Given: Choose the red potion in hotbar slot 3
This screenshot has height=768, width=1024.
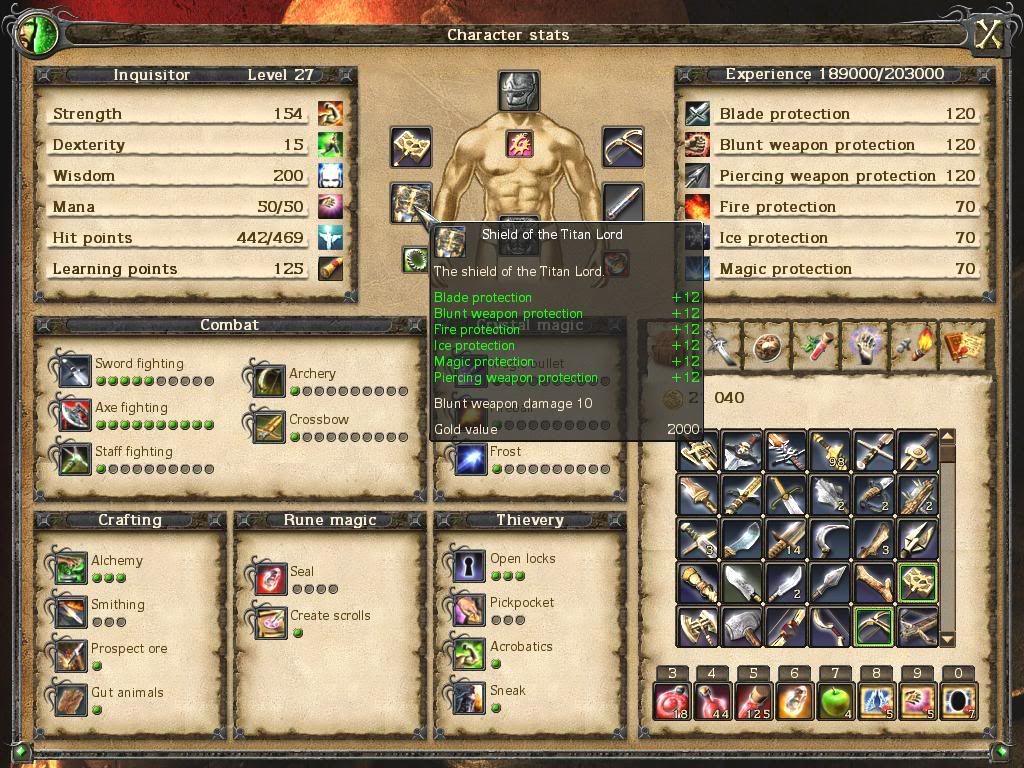Looking at the screenshot, I should click(x=672, y=702).
